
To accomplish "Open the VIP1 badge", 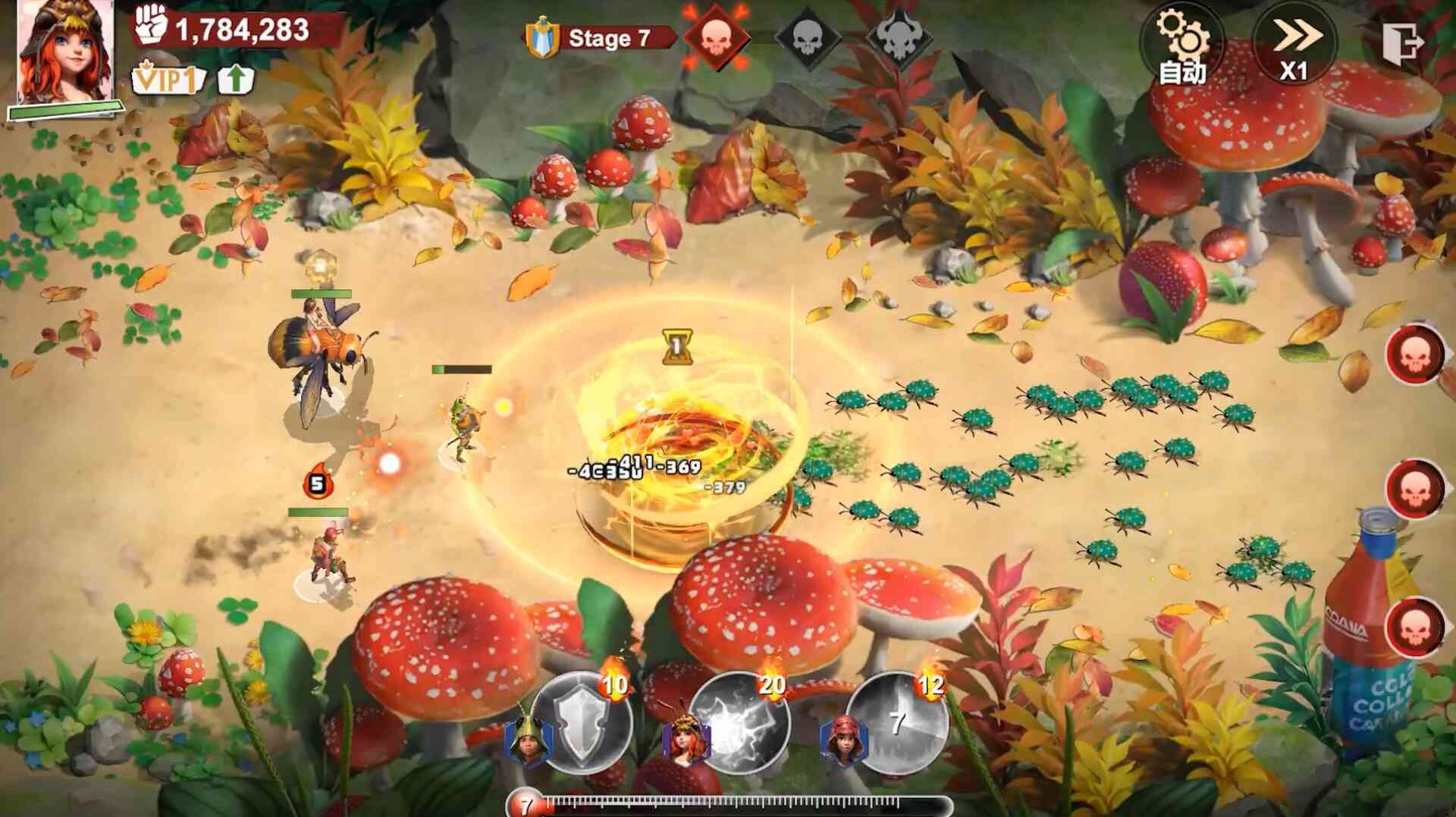I will point(168,79).
